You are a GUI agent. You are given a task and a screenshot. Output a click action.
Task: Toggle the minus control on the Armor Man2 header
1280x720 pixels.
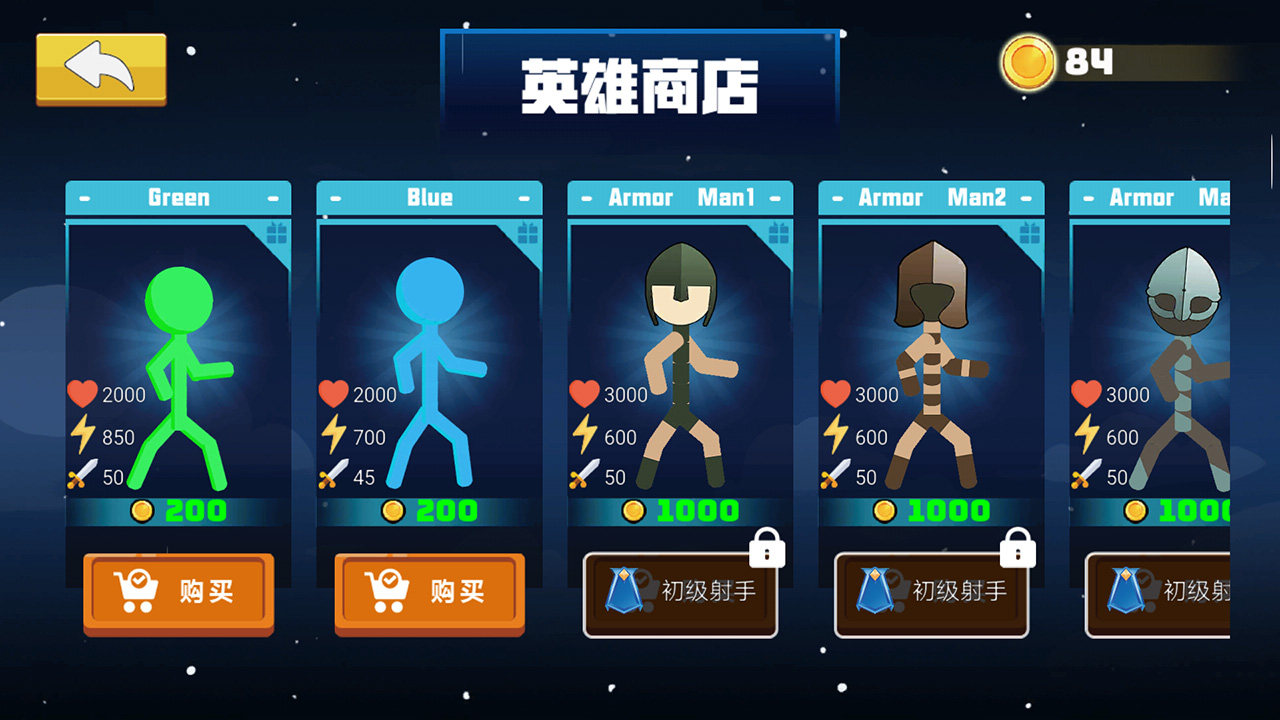click(x=836, y=197)
